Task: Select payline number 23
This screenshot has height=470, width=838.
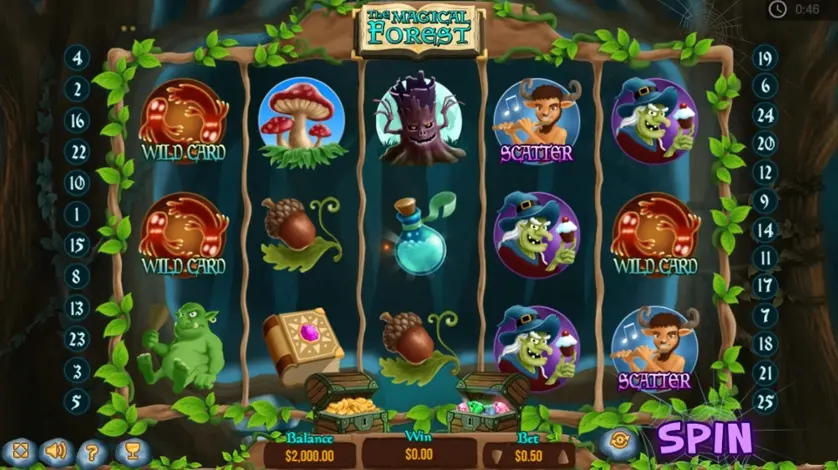Action: pyautogui.click(x=77, y=338)
